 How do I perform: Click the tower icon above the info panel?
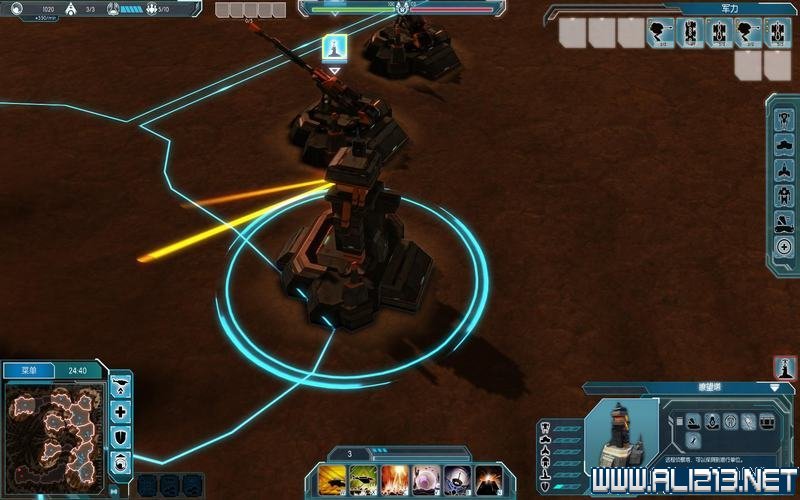click(x=785, y=367)
